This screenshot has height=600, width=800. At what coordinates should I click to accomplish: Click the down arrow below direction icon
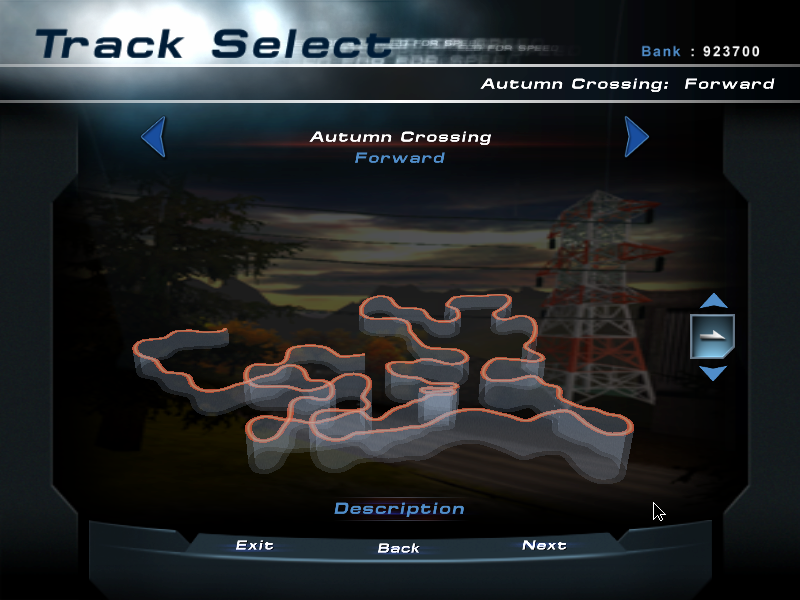pyautogui.click(x=713, y=373)
